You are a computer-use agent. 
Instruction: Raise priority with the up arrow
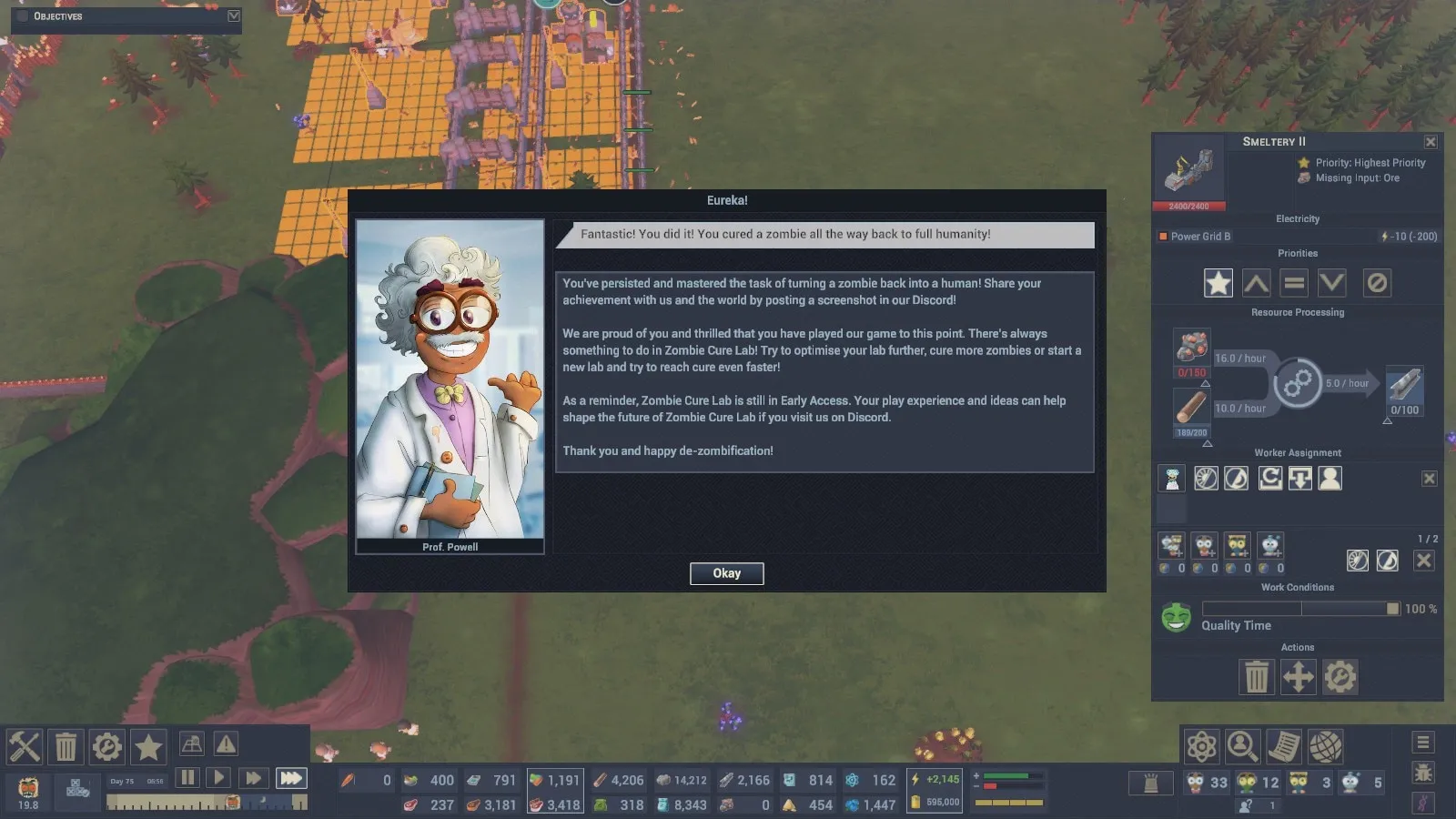(x=1257, y=283)
